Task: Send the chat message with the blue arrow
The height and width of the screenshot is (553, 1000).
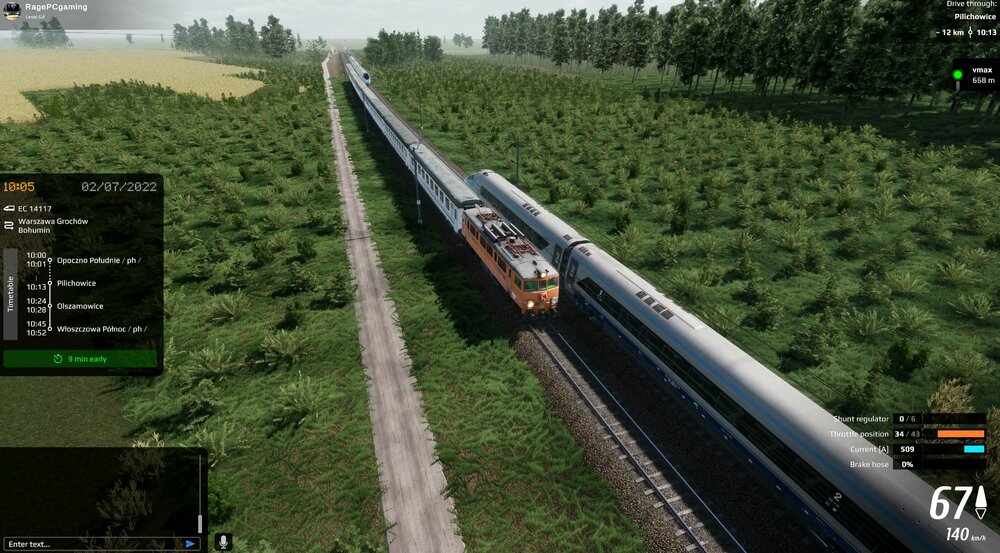Action: [190, 543]
